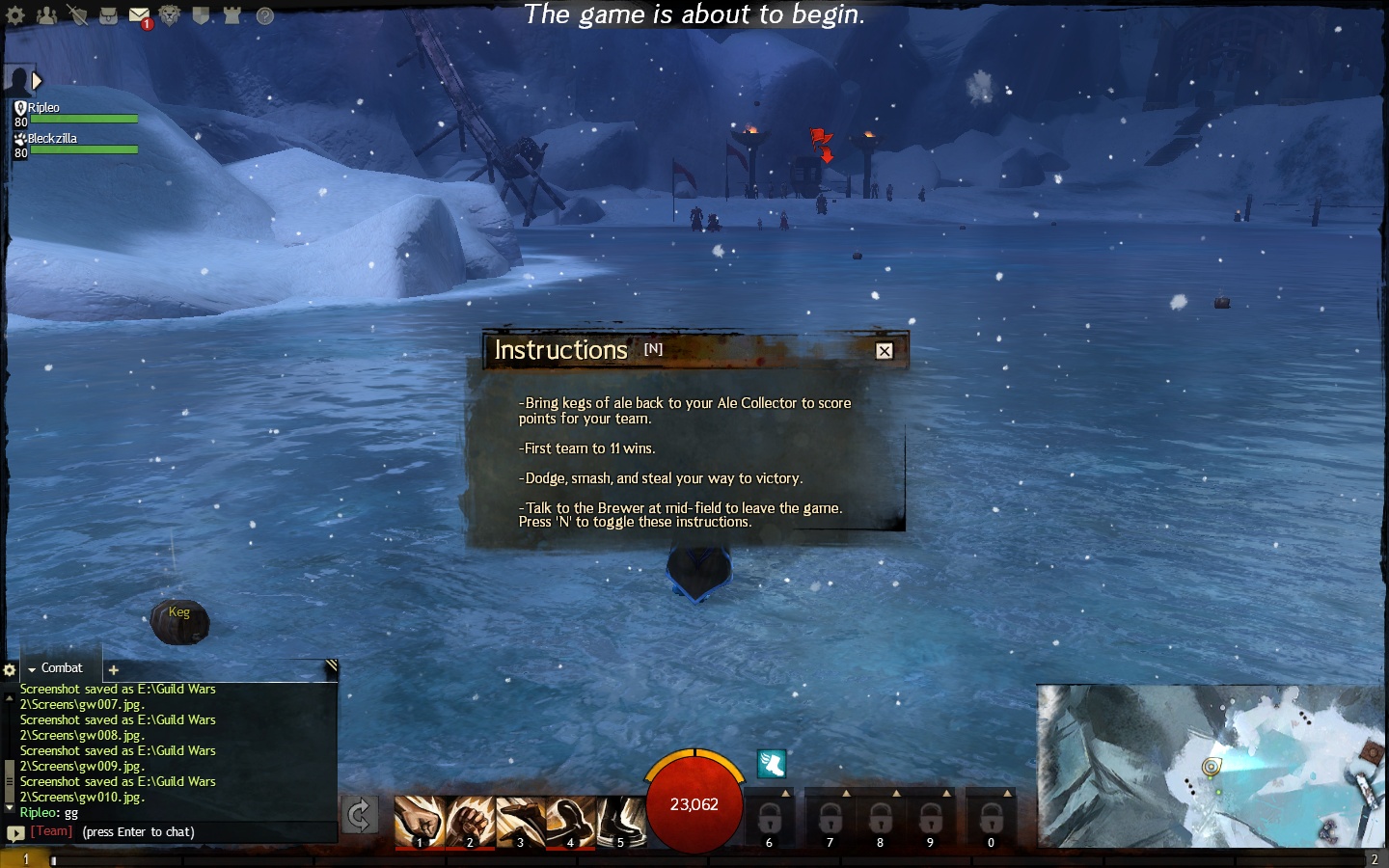
Task: Open the contacts and party panel
Action: [46, 15]
